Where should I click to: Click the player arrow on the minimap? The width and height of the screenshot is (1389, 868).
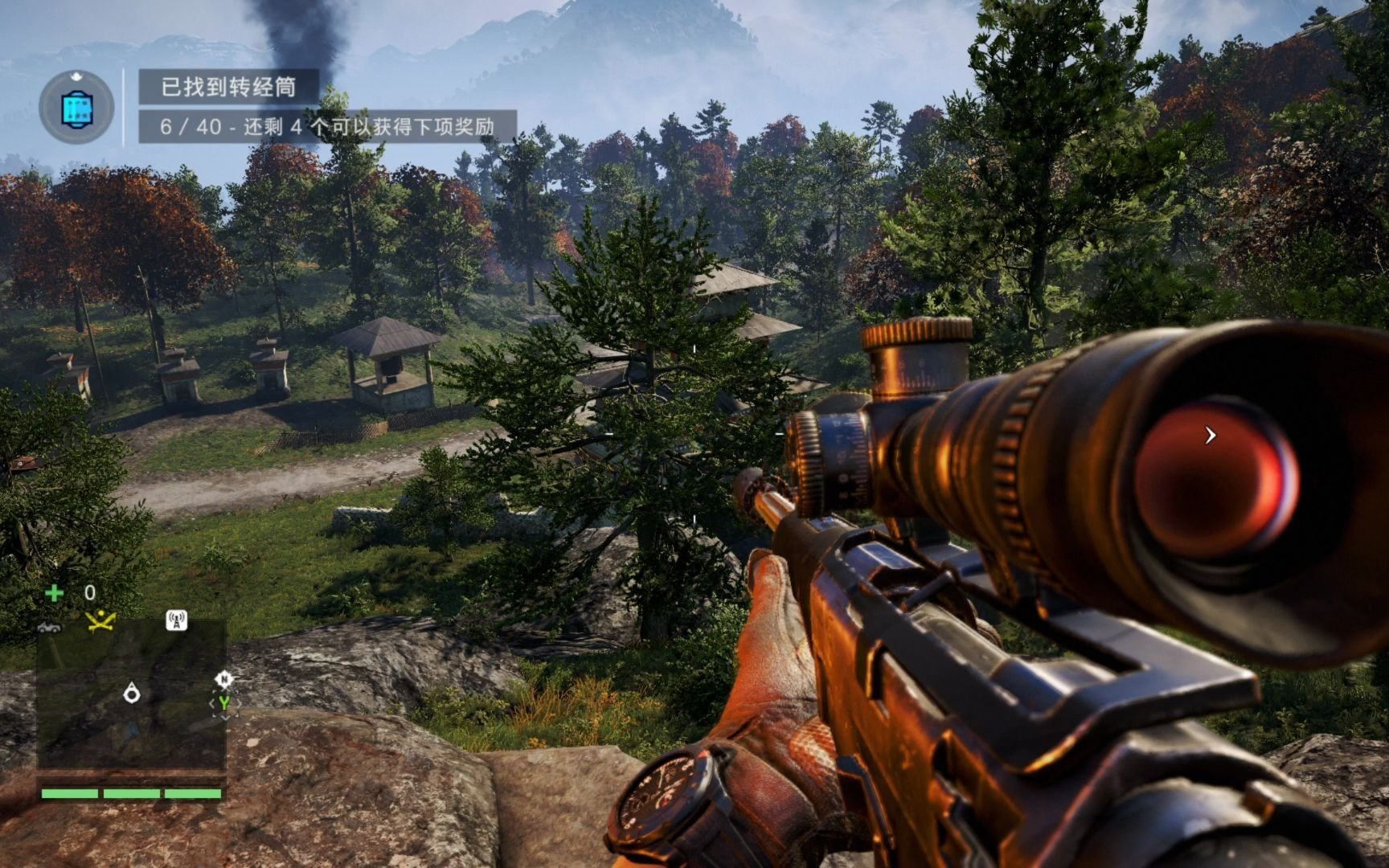(132, 692)
